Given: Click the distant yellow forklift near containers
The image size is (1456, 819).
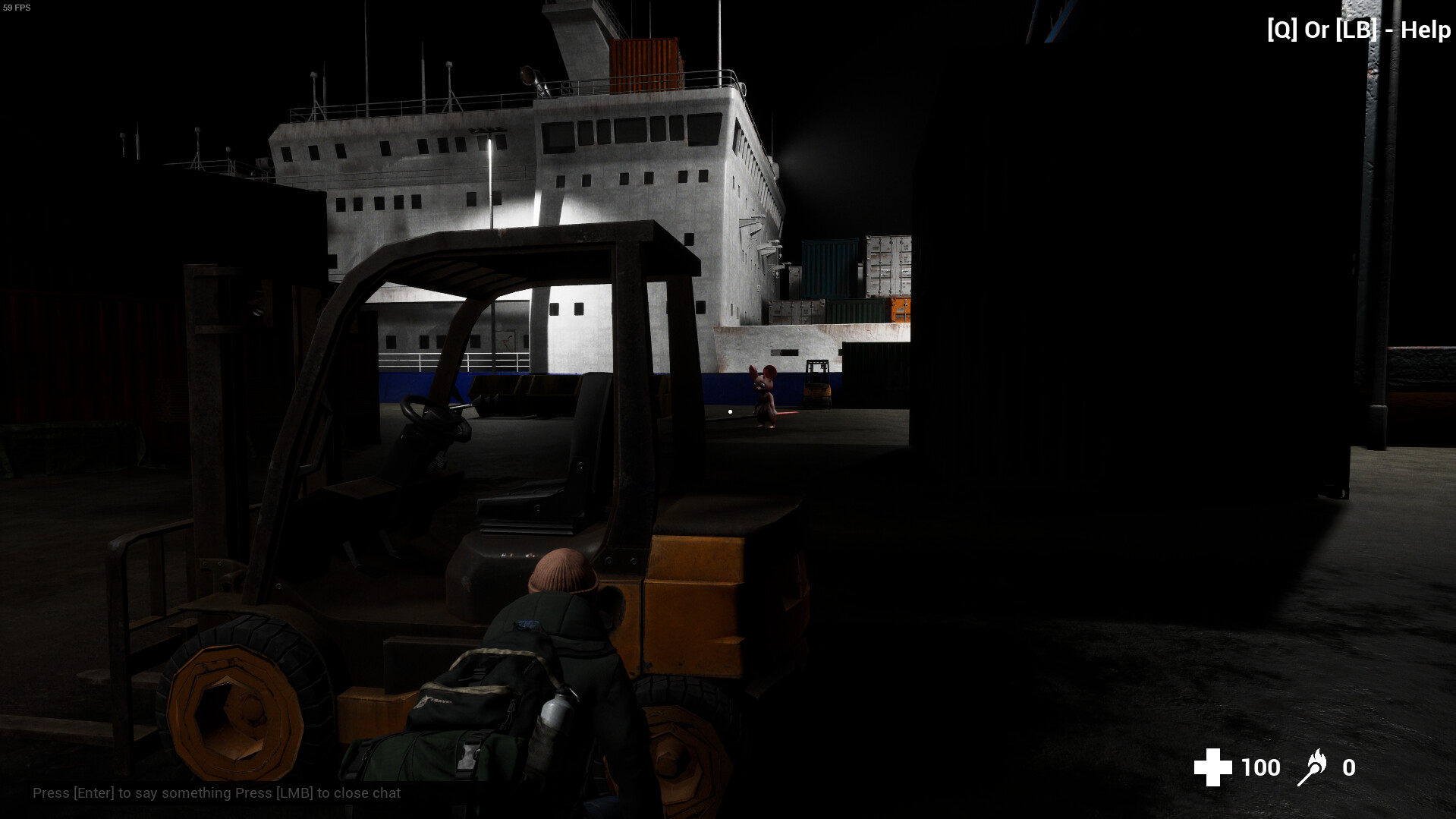Looking at the screenshot, I should click(x=817, y=378).
